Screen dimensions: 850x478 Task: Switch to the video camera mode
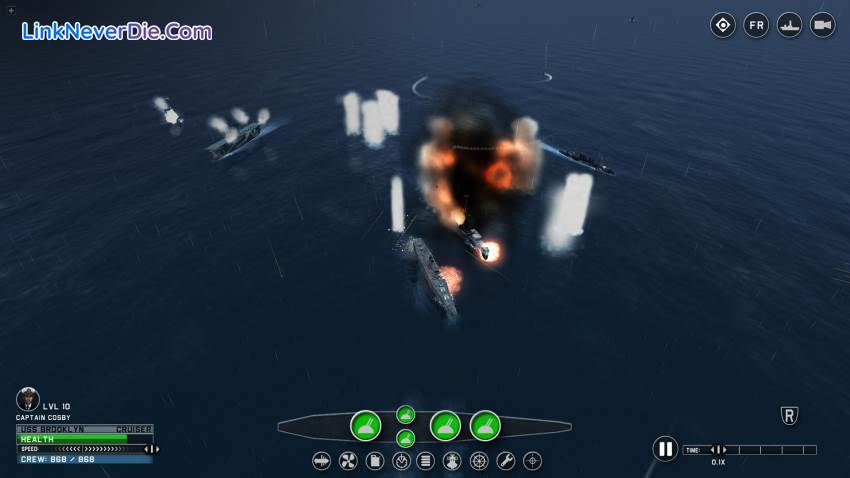(823, 25)
